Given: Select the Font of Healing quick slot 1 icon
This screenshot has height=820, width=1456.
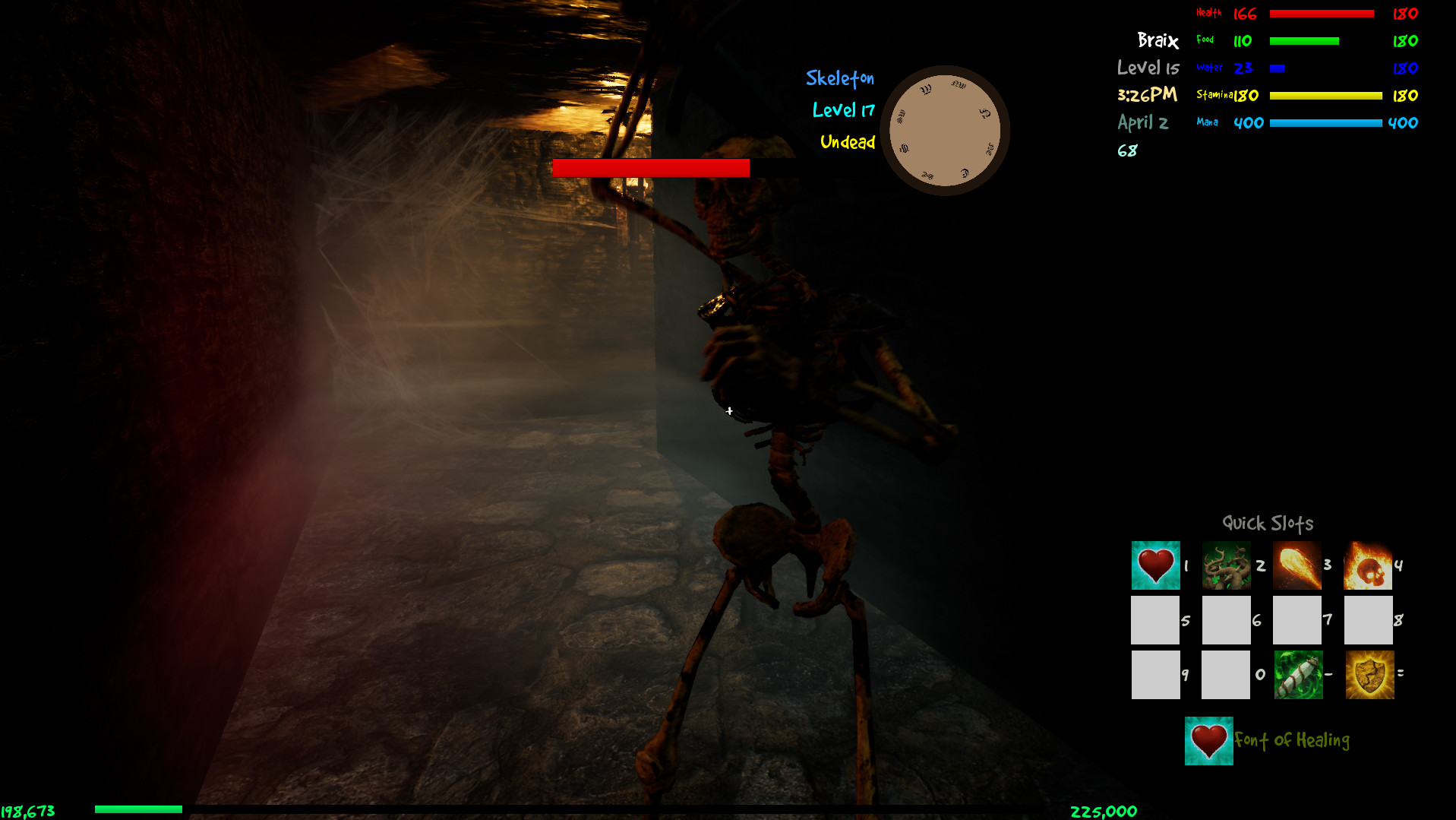Looking at the screenshot, I should tap(1155, 565).
